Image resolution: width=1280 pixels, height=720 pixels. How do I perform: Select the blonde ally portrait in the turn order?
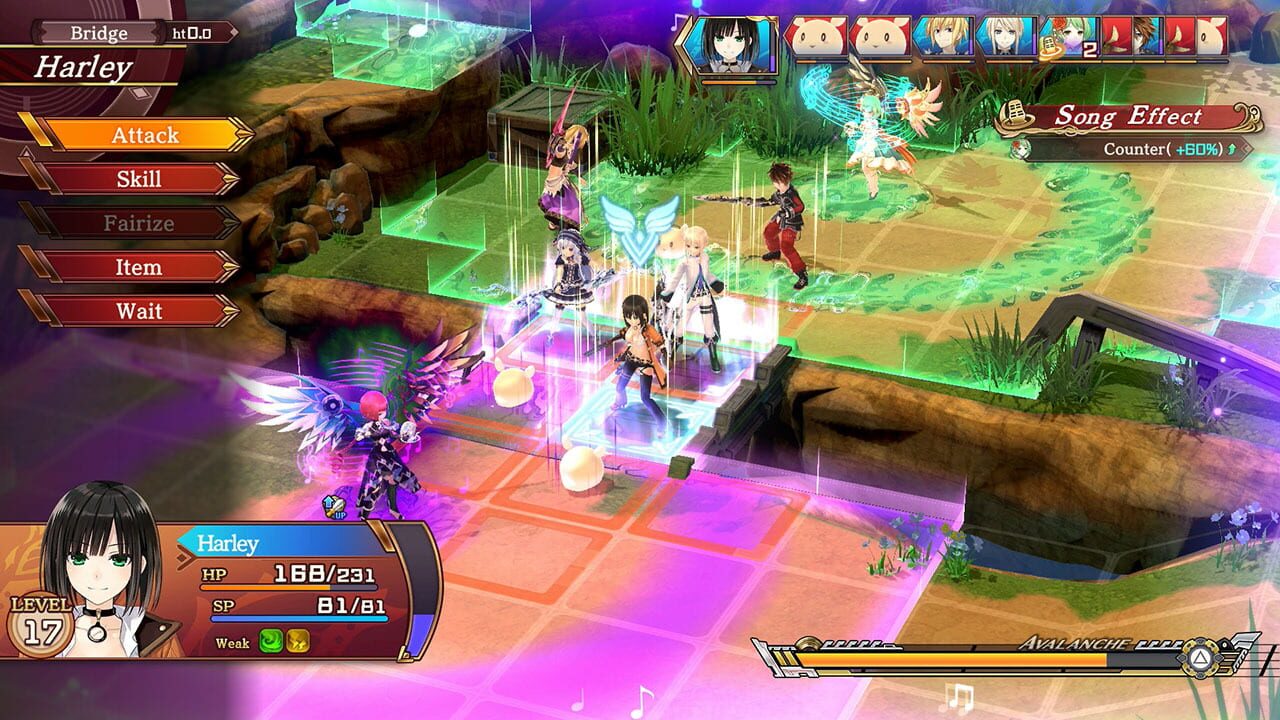pos(945,38)
